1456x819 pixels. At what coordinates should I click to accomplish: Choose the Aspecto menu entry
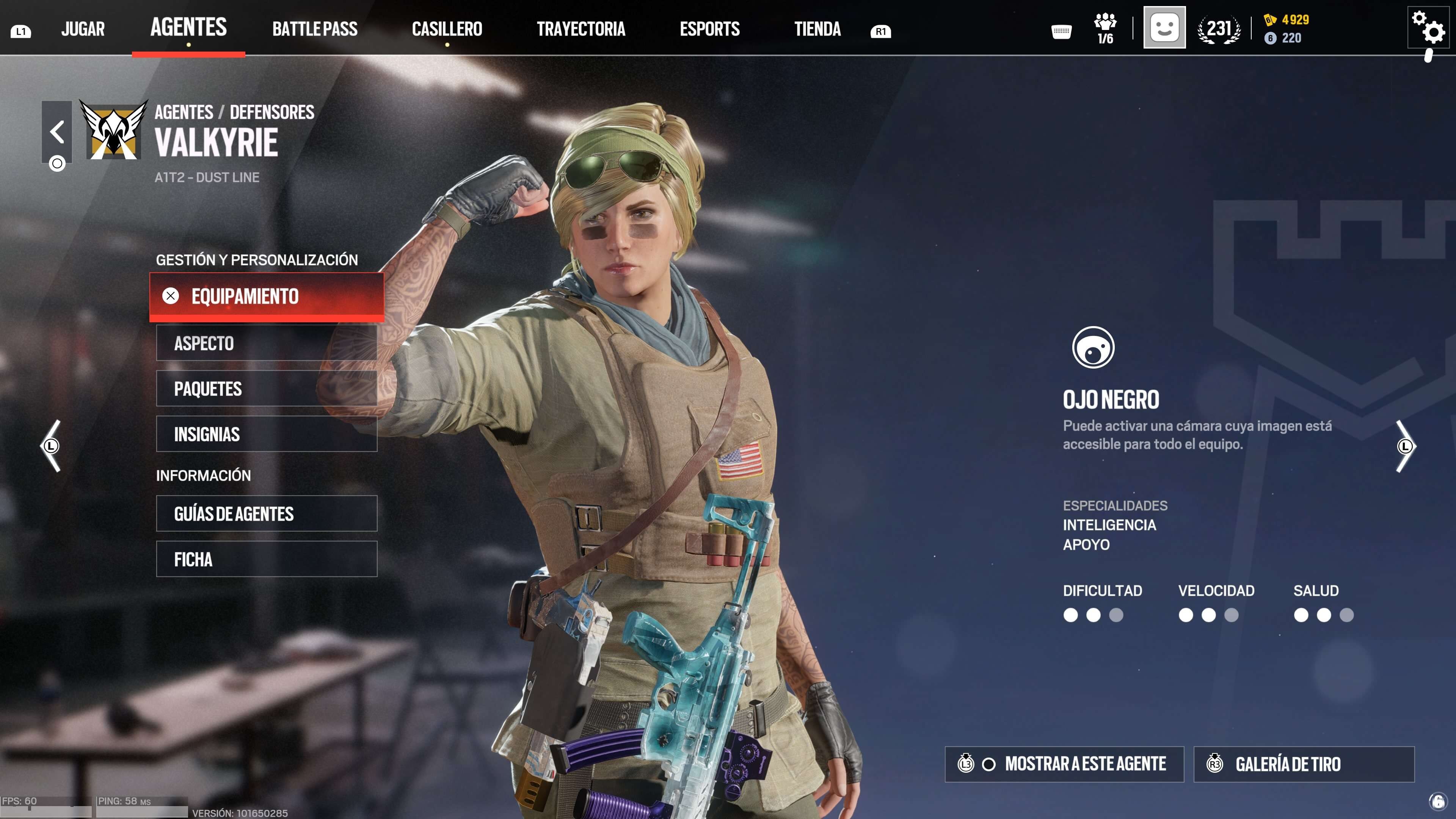tap(266, 343)
